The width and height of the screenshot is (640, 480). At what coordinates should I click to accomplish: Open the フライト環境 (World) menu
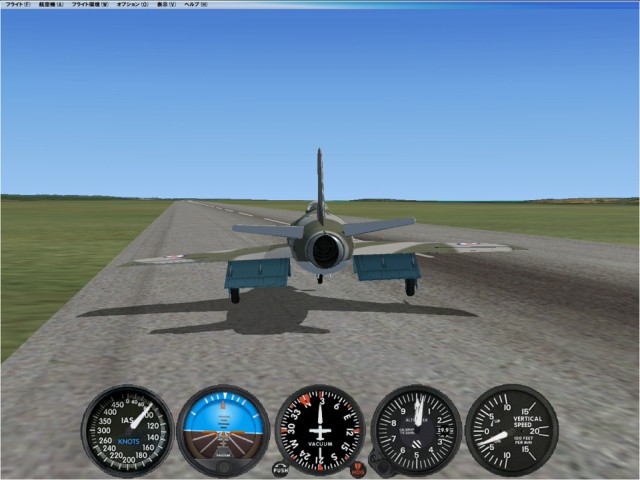coord(90,5)
